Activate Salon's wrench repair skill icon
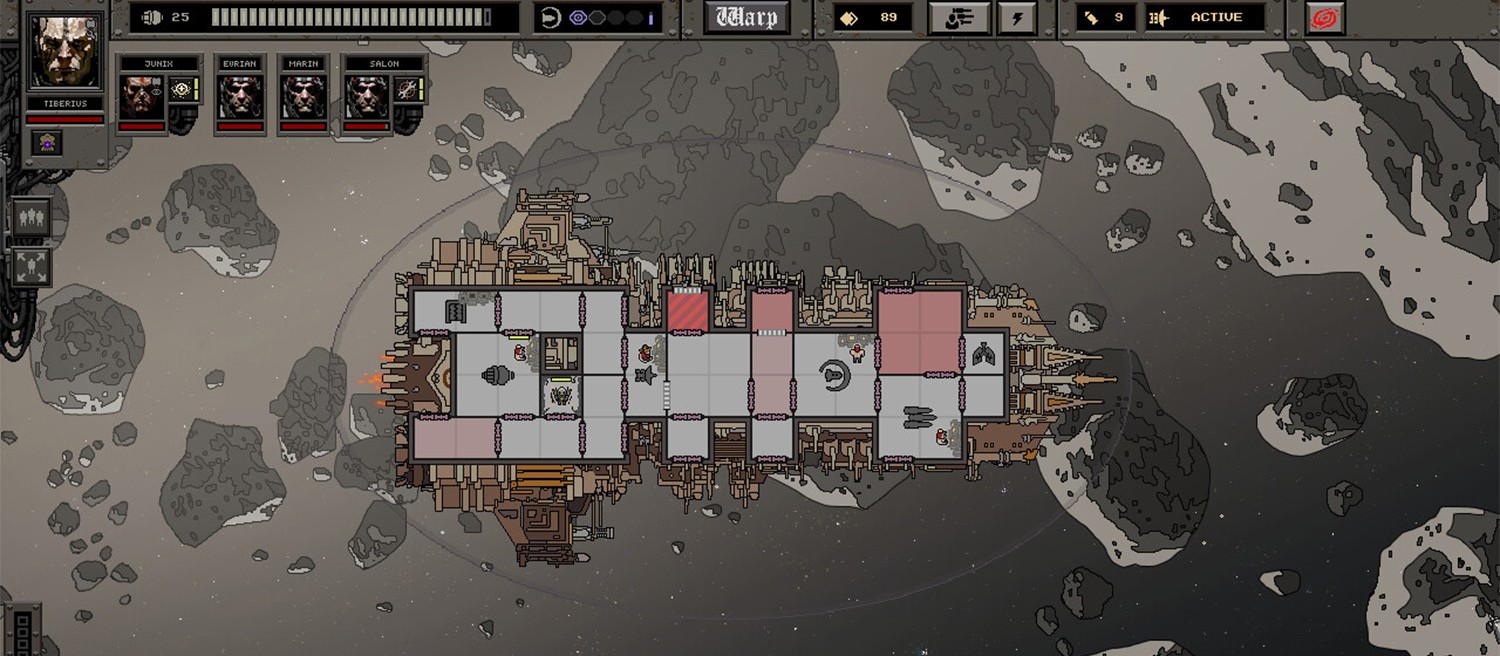The width and height of the screenshot is (1500, 656). [x=406, y=89]
